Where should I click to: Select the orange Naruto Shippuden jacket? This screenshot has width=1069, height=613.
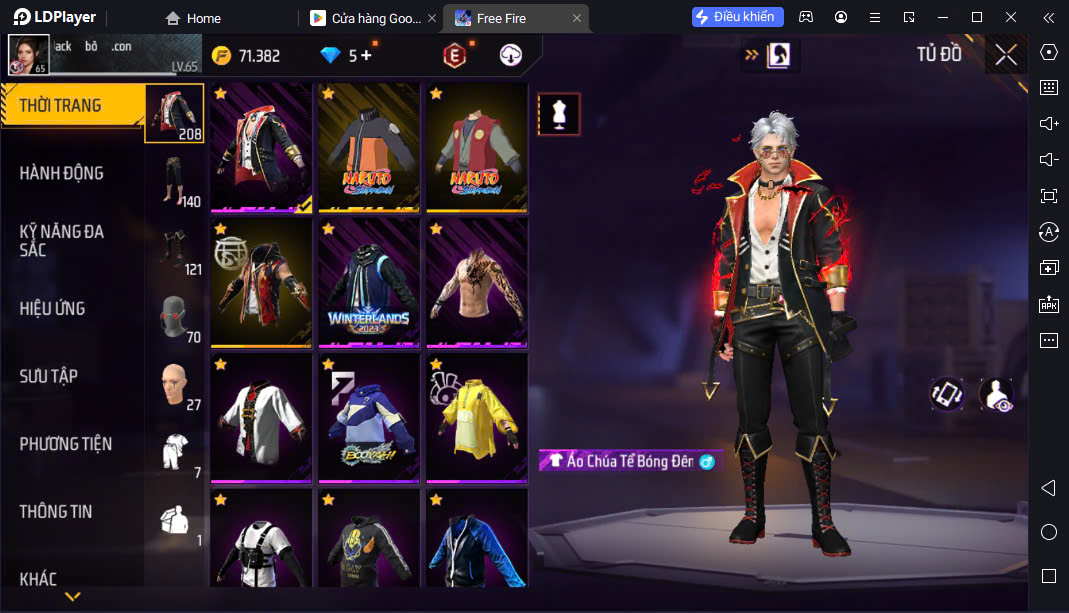coord(368,146)
